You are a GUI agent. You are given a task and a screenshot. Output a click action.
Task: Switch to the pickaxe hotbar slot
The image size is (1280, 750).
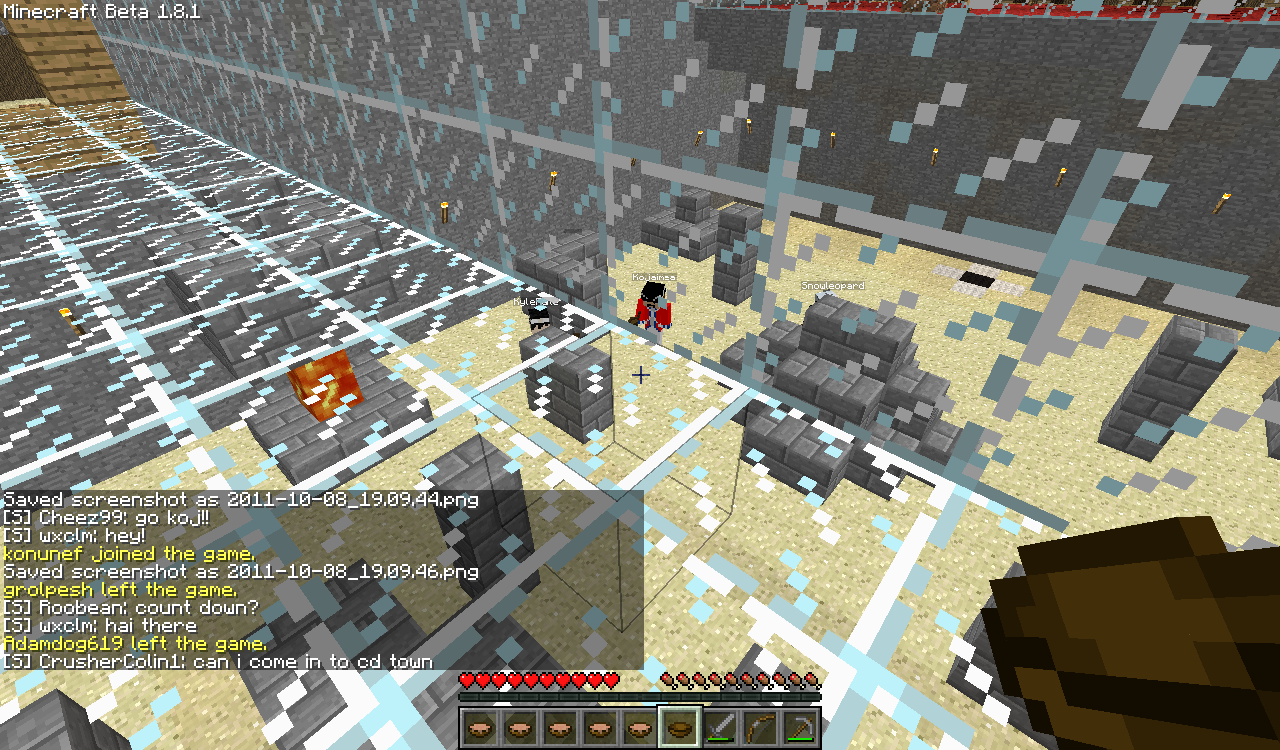(x=799, y=727)
